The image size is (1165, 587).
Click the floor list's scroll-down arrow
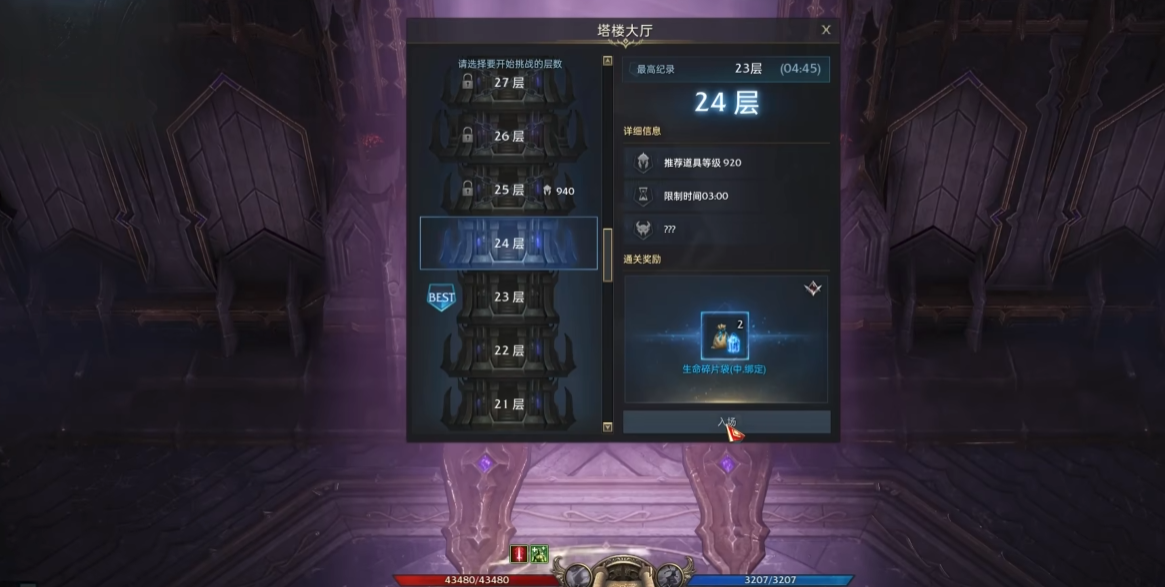[607, 427]
